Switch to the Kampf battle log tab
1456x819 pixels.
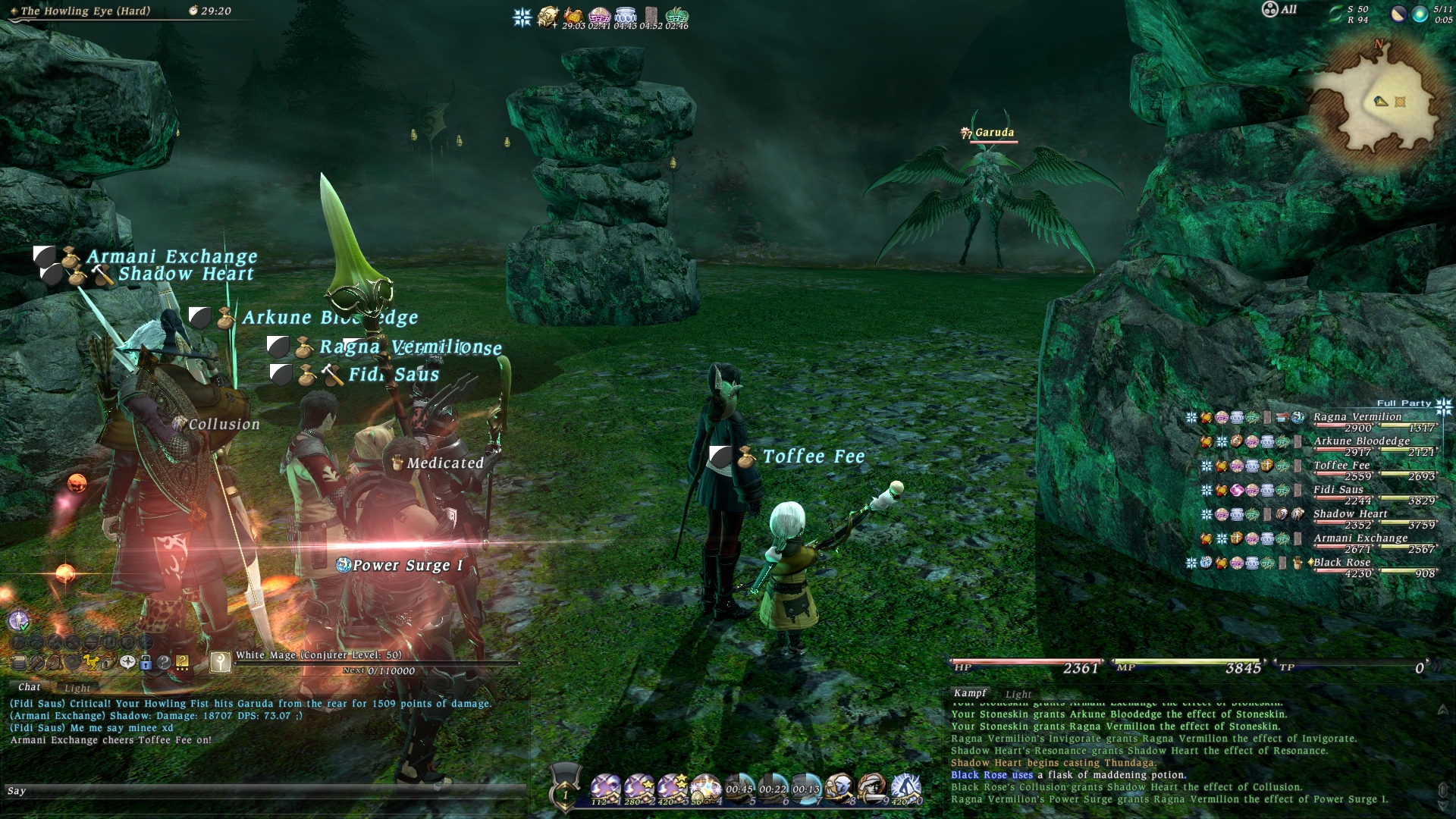tap(970, 693)
